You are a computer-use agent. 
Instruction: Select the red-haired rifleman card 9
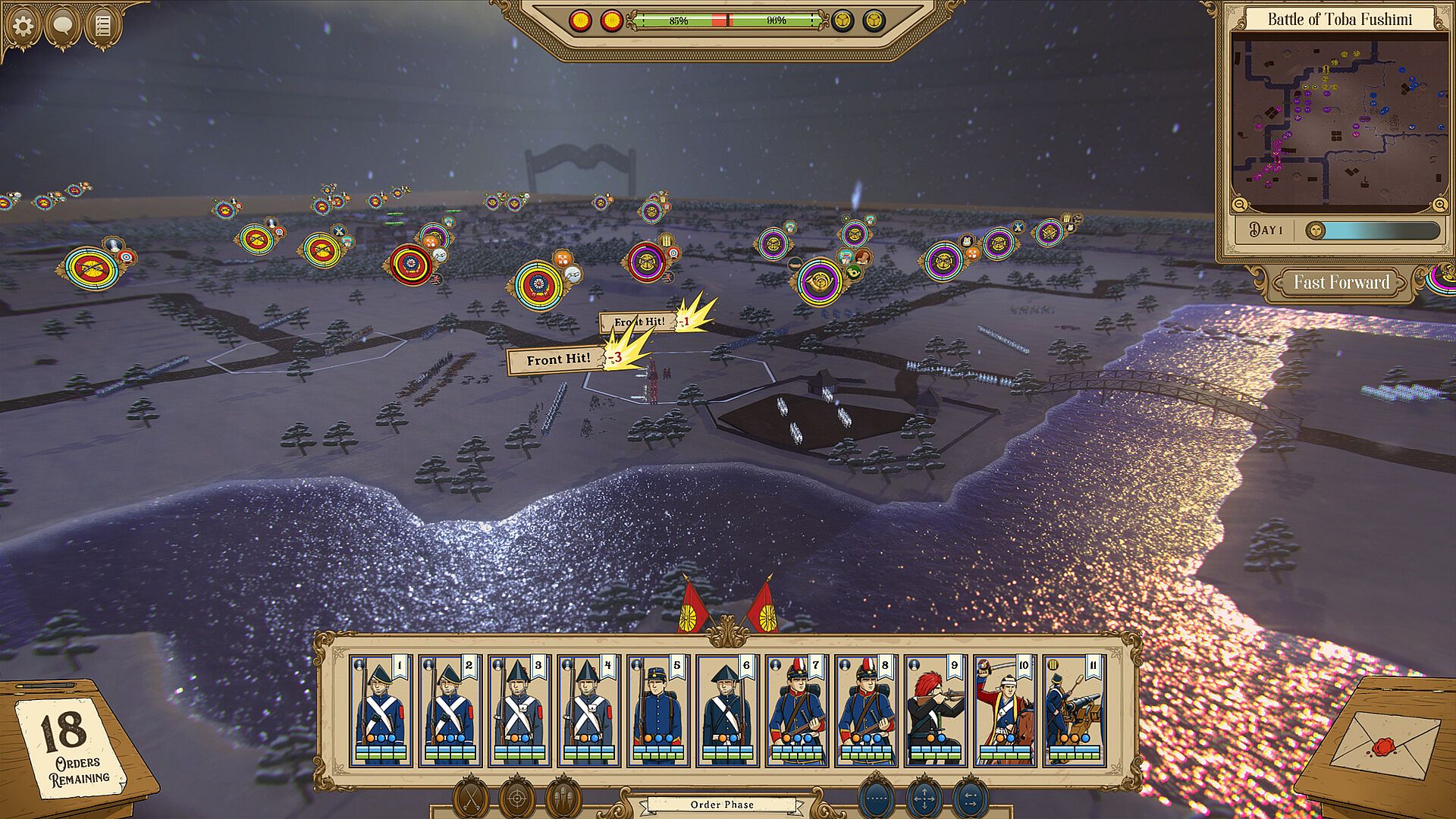click(x=936, y=711)
